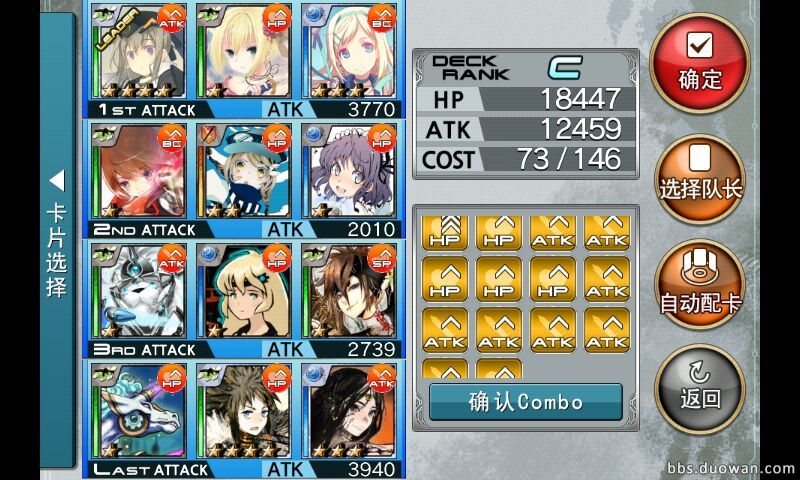Image resolution: width=800 pixels, height=480 pixels.
Task: Select the white armored robot card
Action: tap(138, 291)
